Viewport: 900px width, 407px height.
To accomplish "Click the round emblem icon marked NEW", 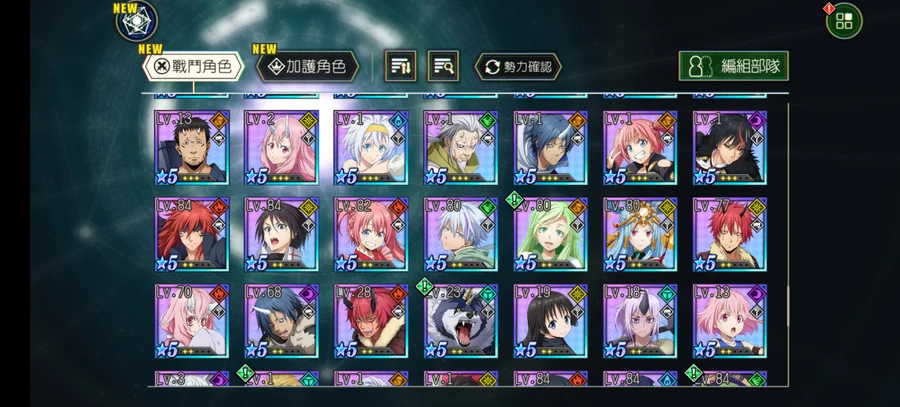I will (137, 22).
